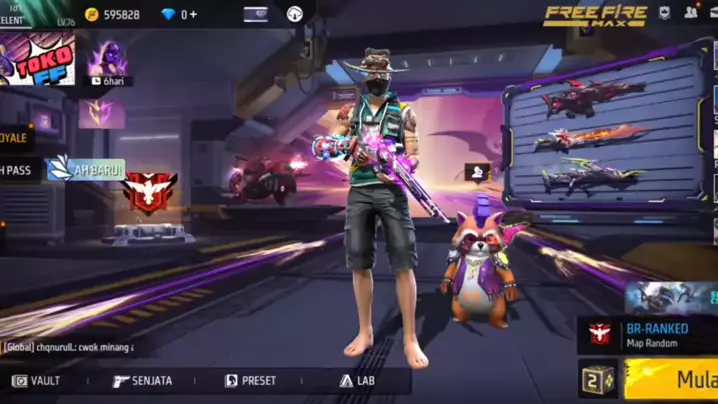718x404 pixels.
Task: Open the Global chat message bar
Action: (x=68, y=347)
